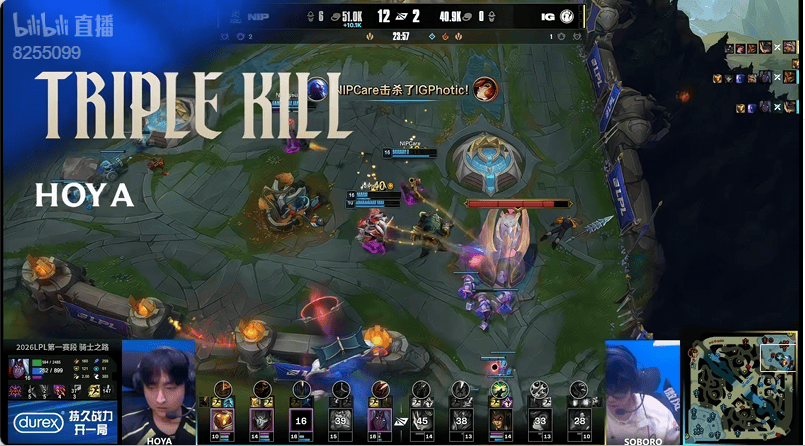Click the minimap in the corner
Screen dimensions: 805x446
(x=742, y=388)
